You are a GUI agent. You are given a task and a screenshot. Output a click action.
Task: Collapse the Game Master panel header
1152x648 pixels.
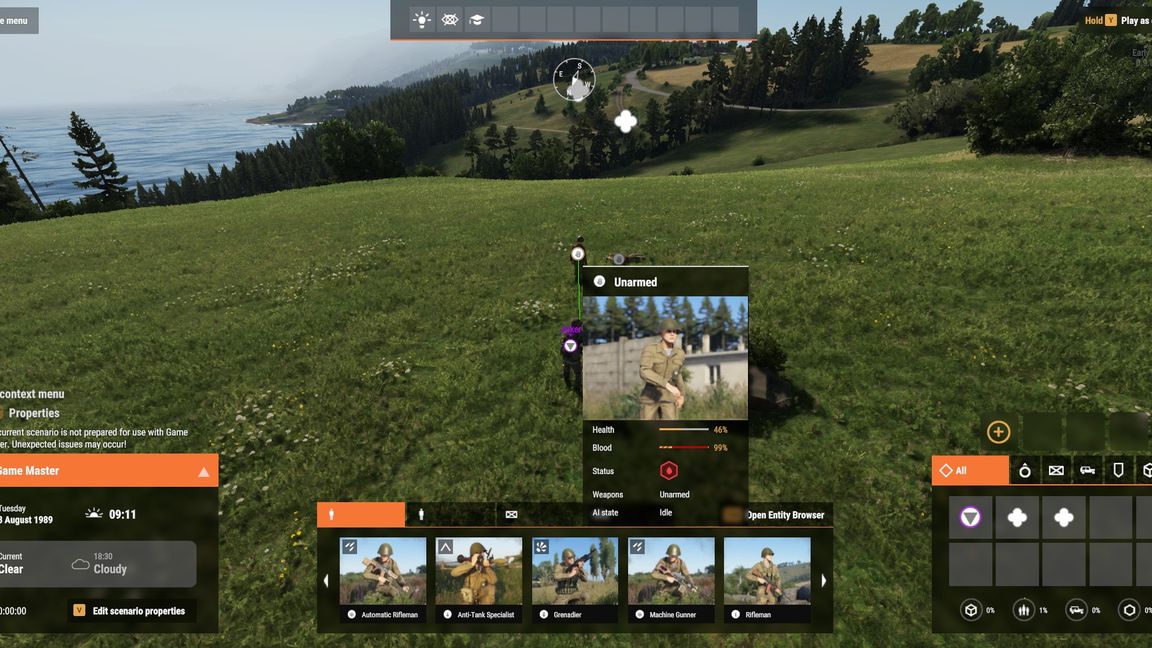(x=204, y=471)
